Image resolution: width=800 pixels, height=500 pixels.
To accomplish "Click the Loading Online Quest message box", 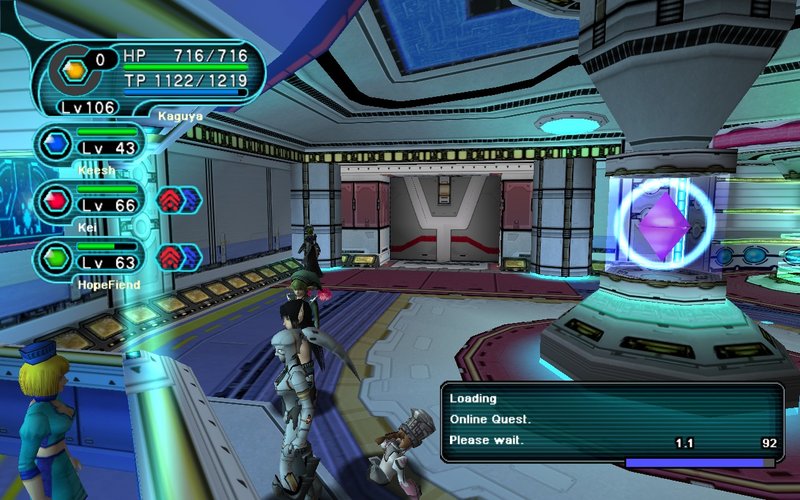I will (612, 420).
